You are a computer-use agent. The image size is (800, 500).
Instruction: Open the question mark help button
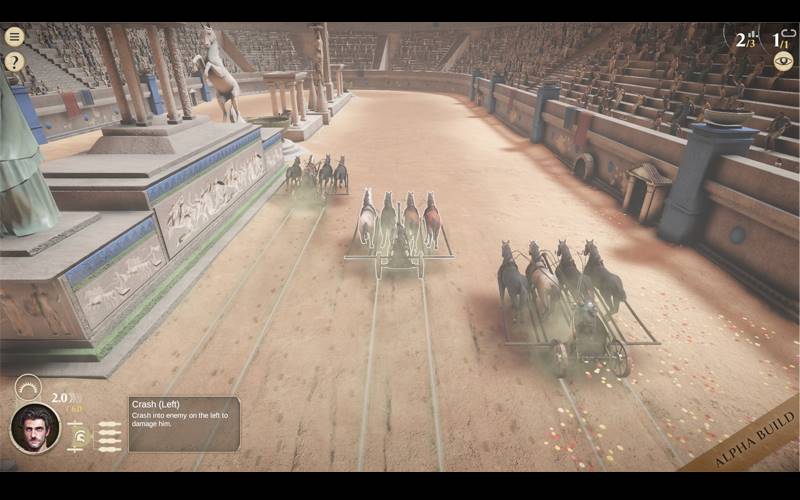coord(14,62)
